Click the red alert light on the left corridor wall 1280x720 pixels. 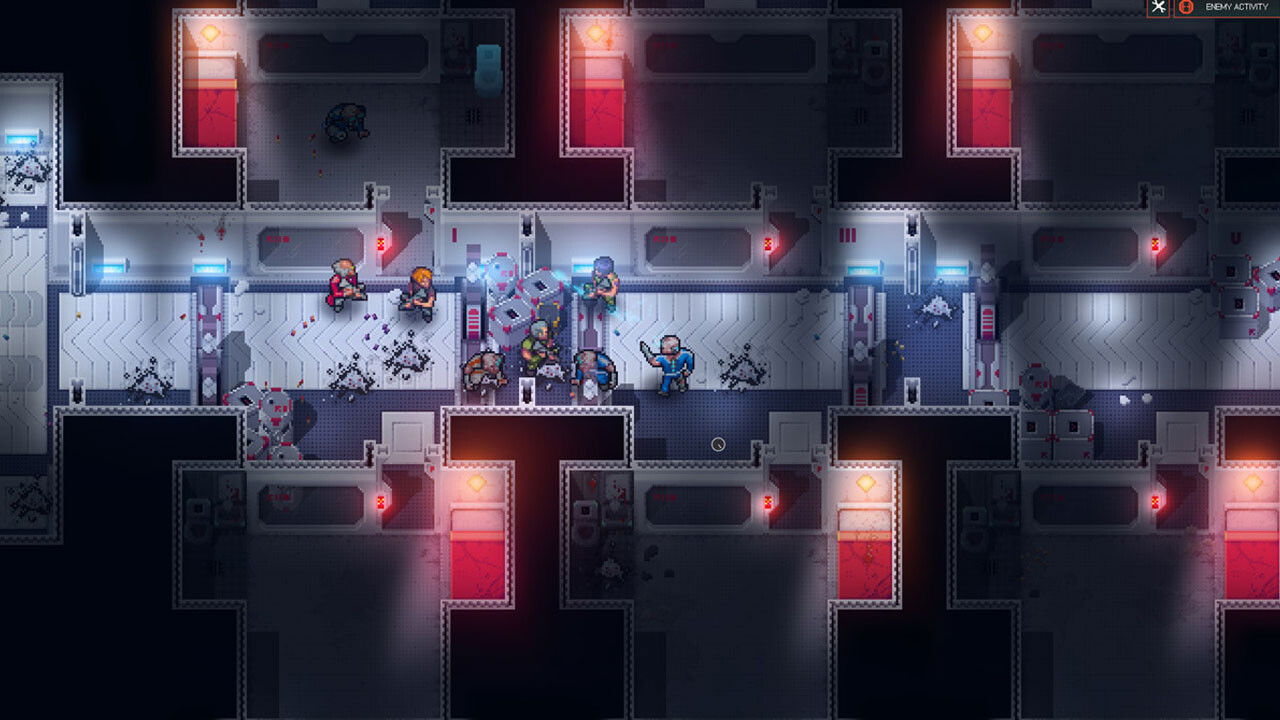click(383, 243)
